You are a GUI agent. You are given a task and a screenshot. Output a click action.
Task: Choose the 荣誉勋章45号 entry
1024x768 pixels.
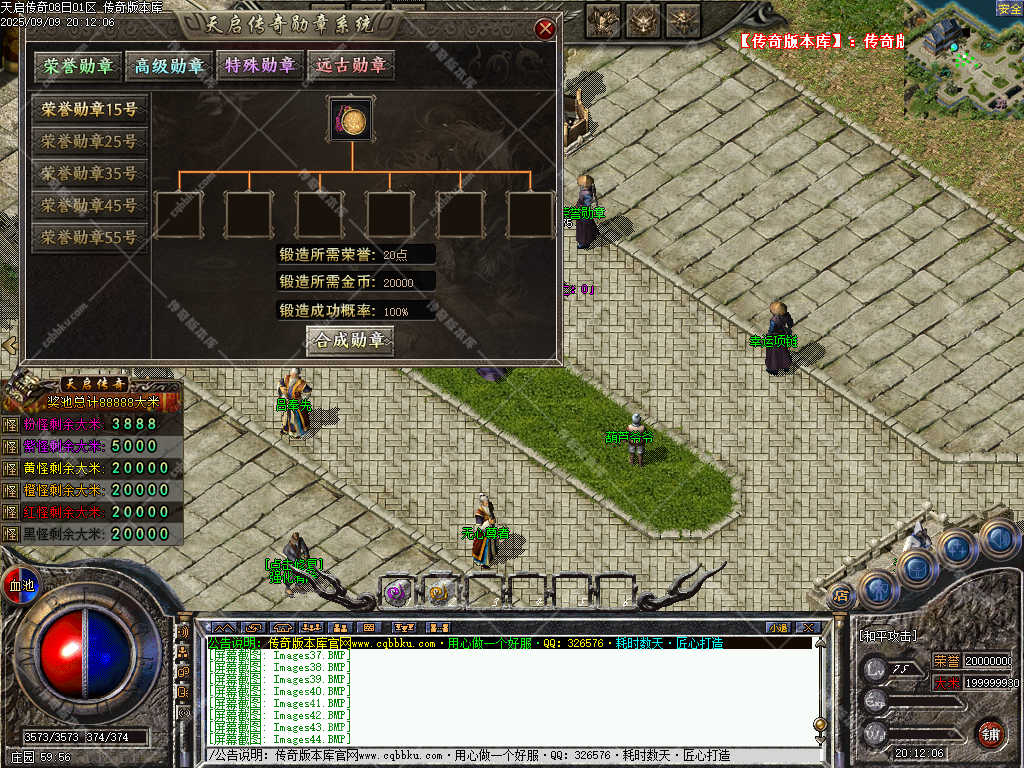(x=89, y=206)
